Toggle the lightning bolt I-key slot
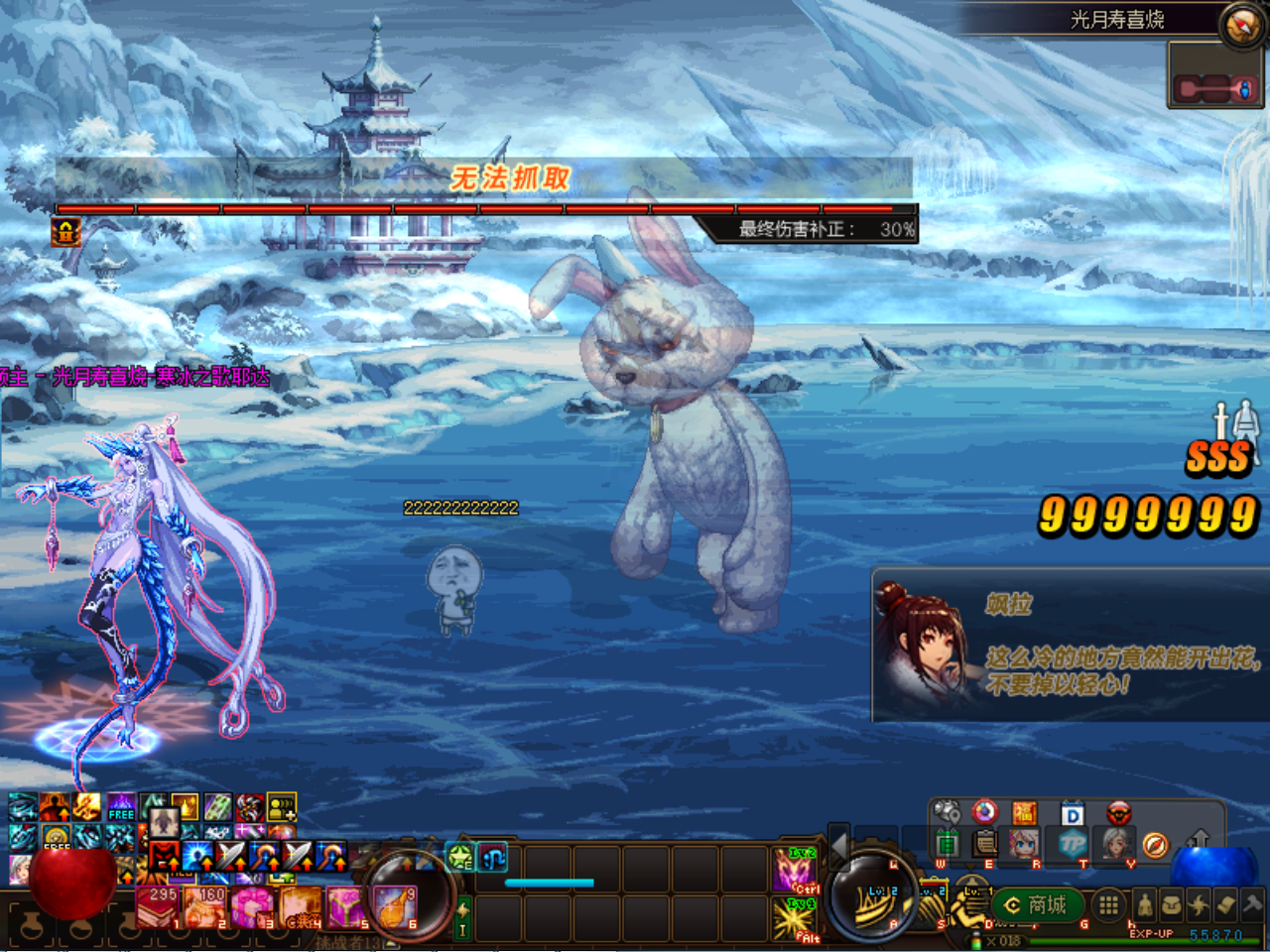Viewport: 1270px width, 952px height. [462, 918]
